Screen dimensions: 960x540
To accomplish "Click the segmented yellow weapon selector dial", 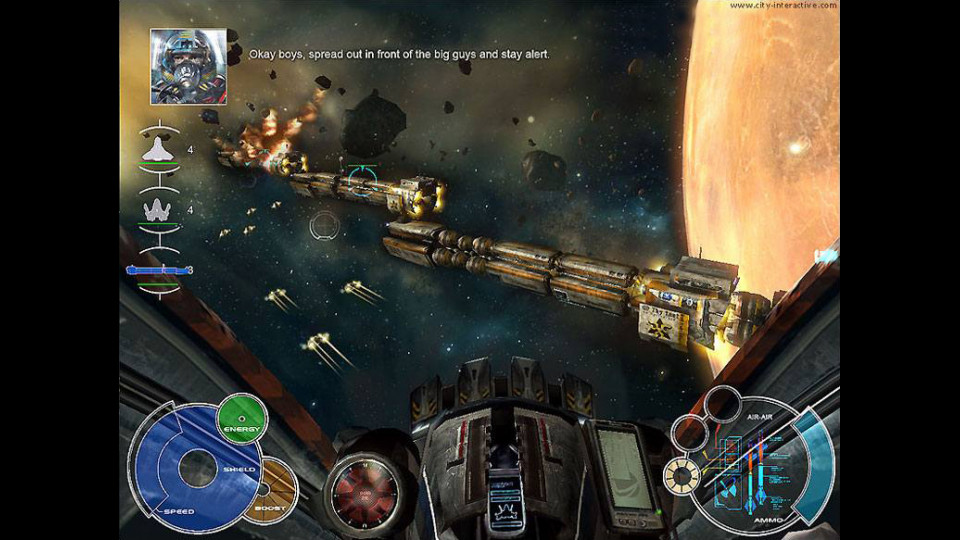I will [x=684, y=476].
